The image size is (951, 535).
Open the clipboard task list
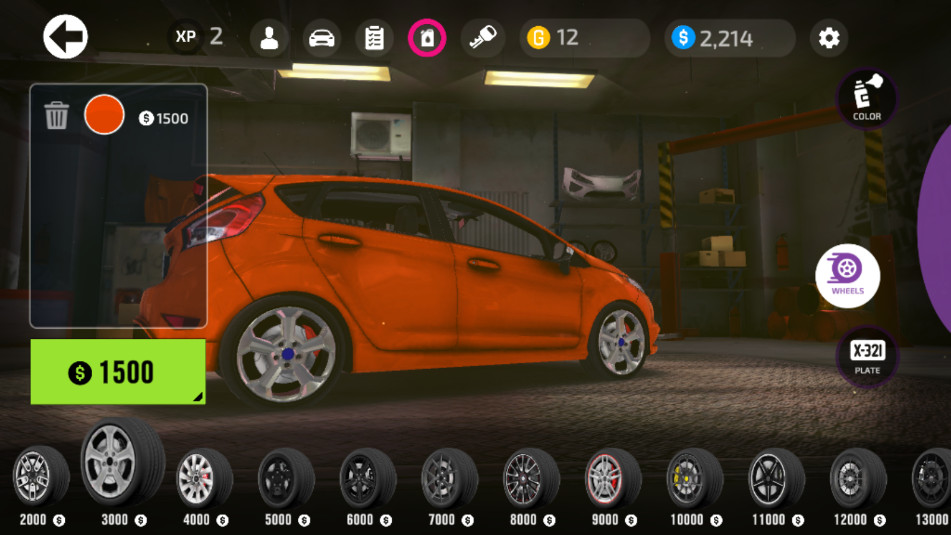tap(375, 38)
